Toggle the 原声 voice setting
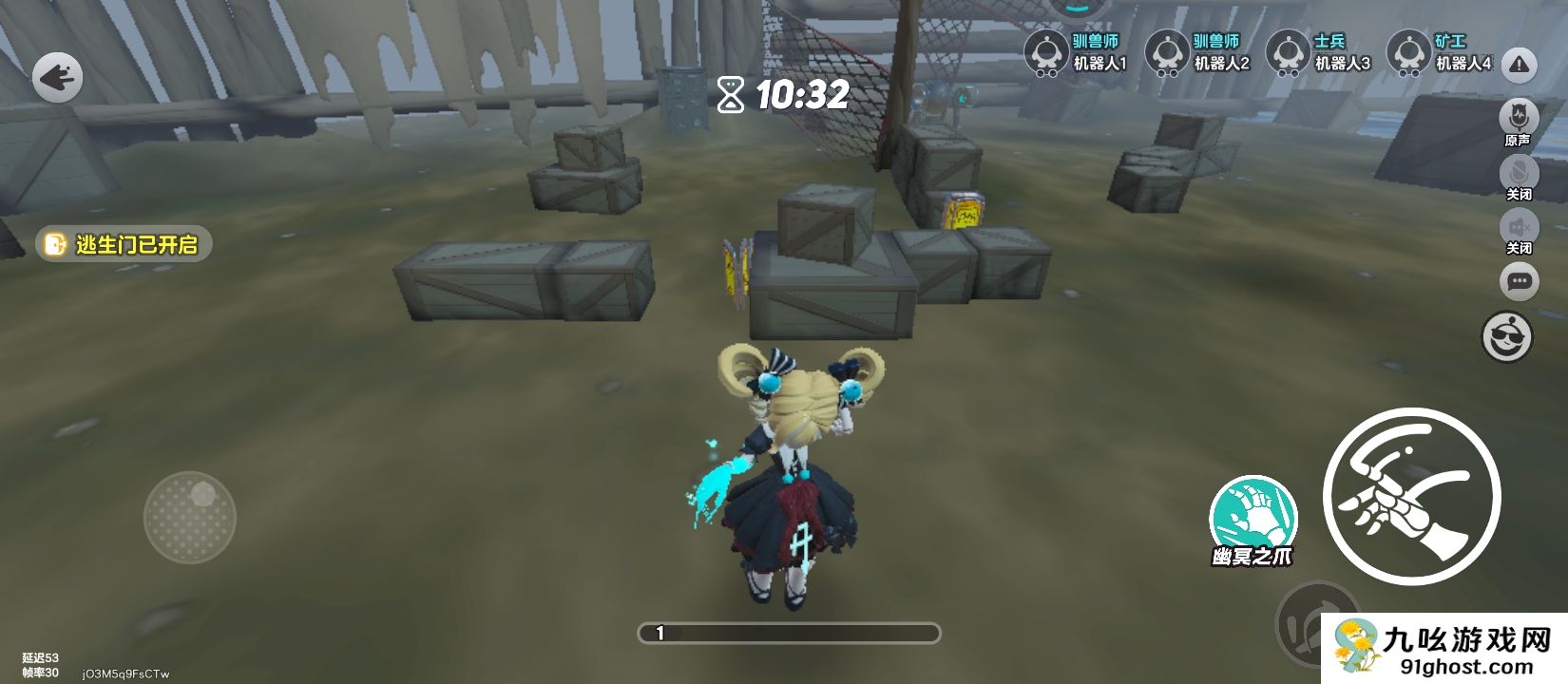 tap(1519, 119)
